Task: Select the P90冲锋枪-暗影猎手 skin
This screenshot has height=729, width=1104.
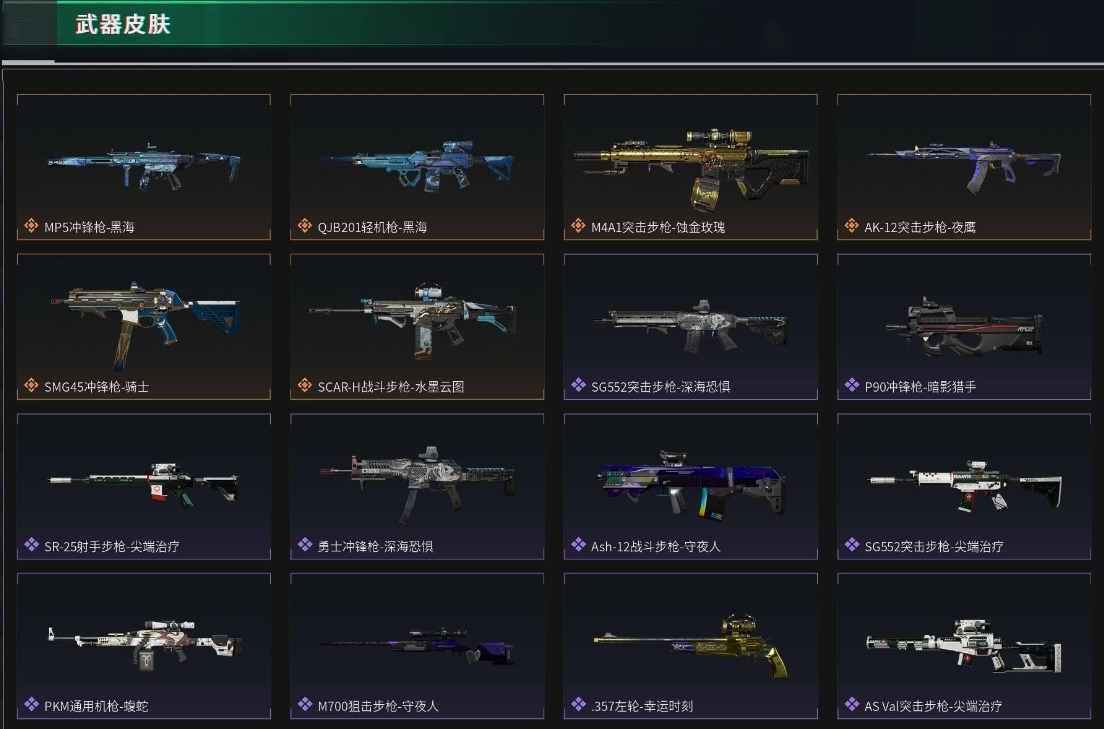Action: [x=964, y=326]
